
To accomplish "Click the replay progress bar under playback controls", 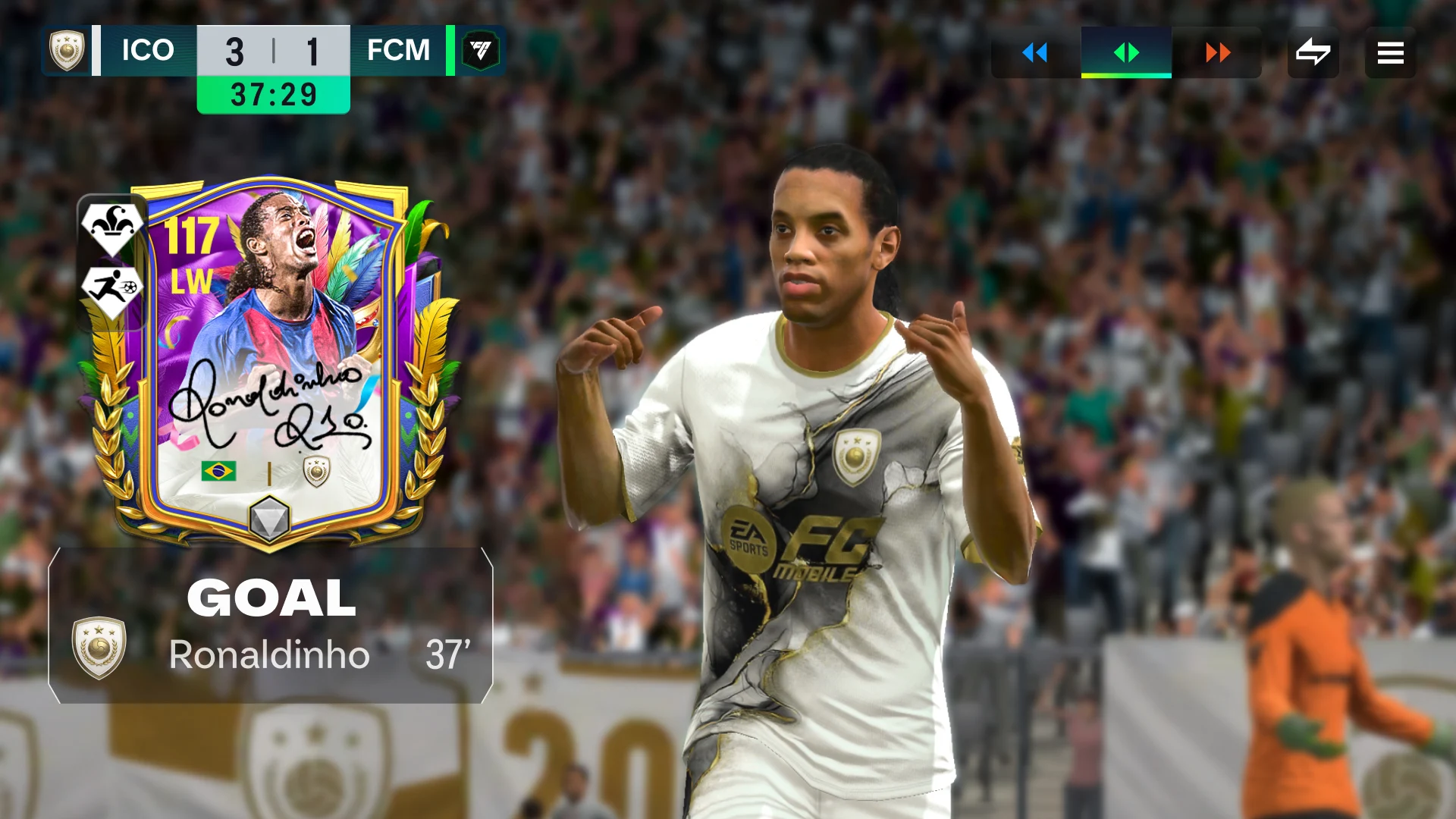I will 1127,76.
